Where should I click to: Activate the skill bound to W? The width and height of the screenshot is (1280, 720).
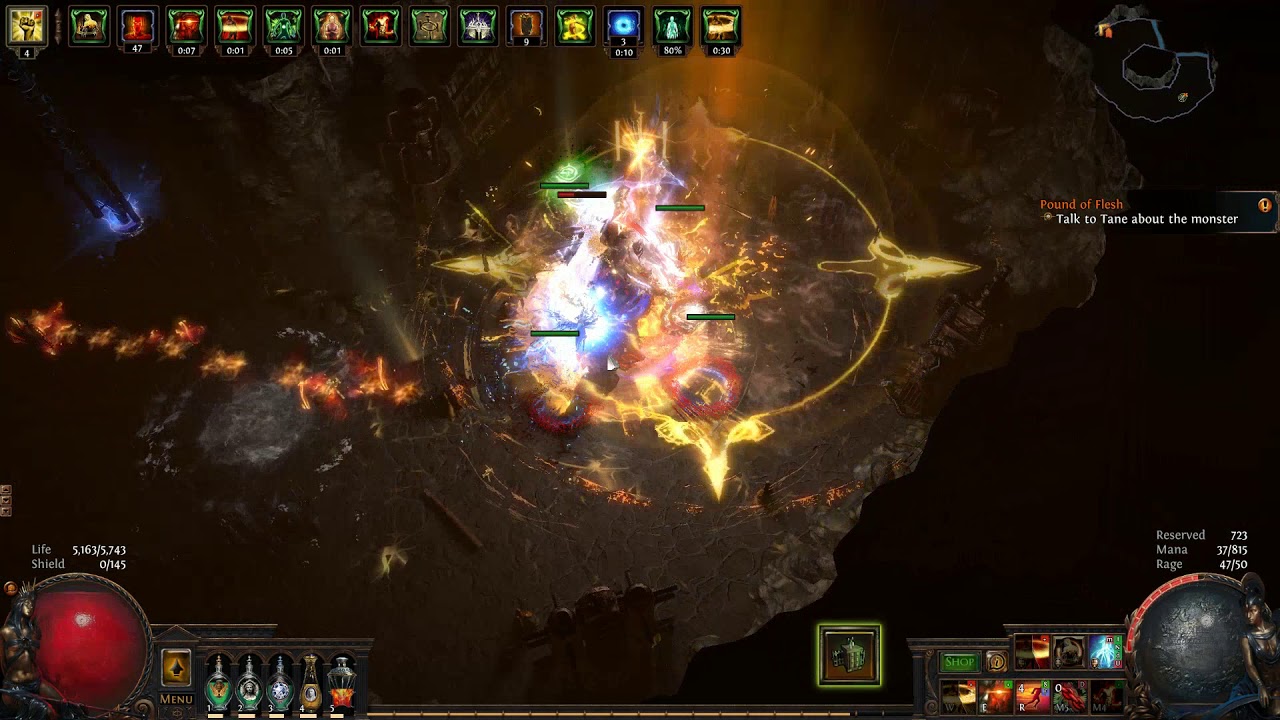click(x=958, y=694)
